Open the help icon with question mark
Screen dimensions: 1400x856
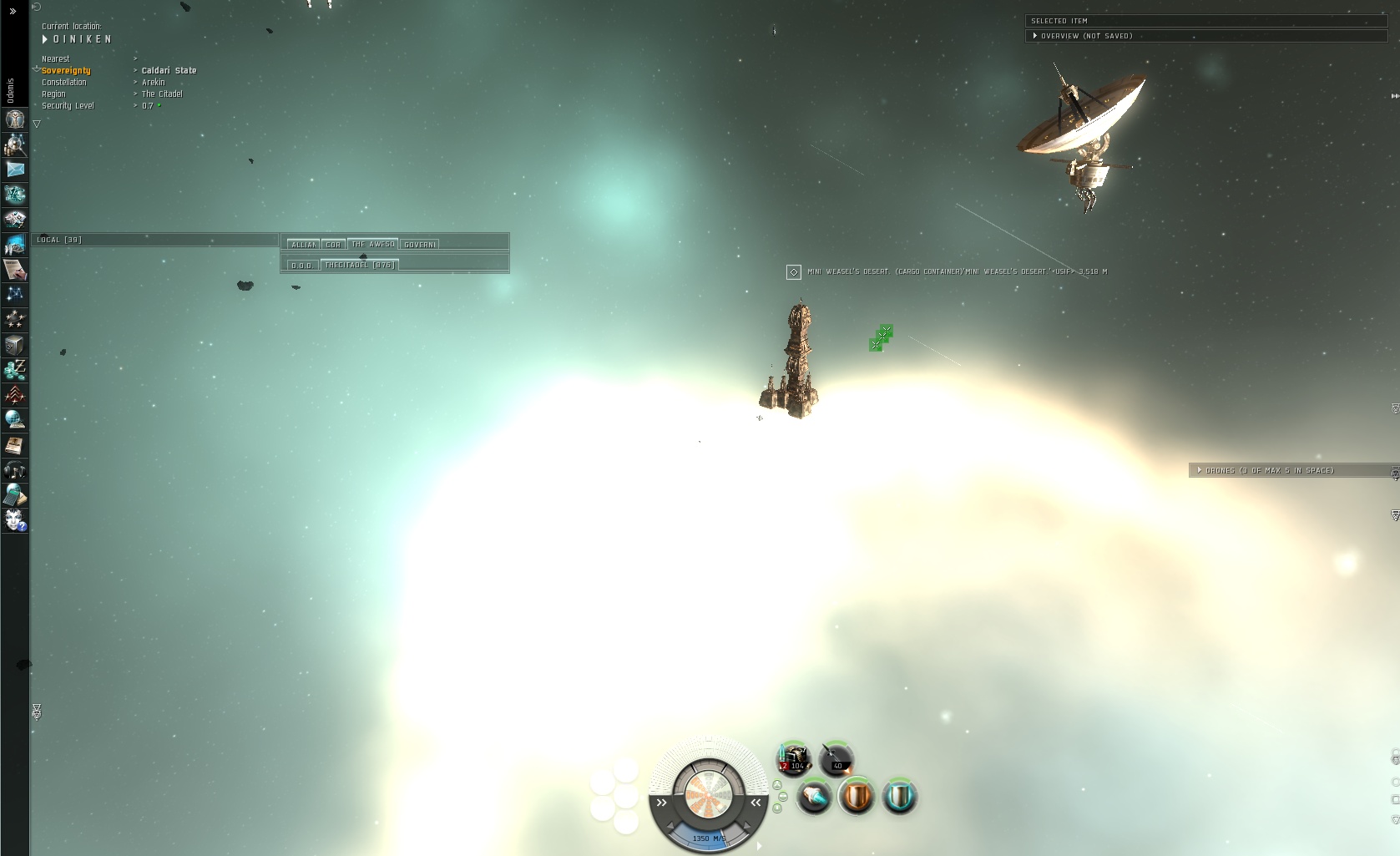[x=14, y=521]
